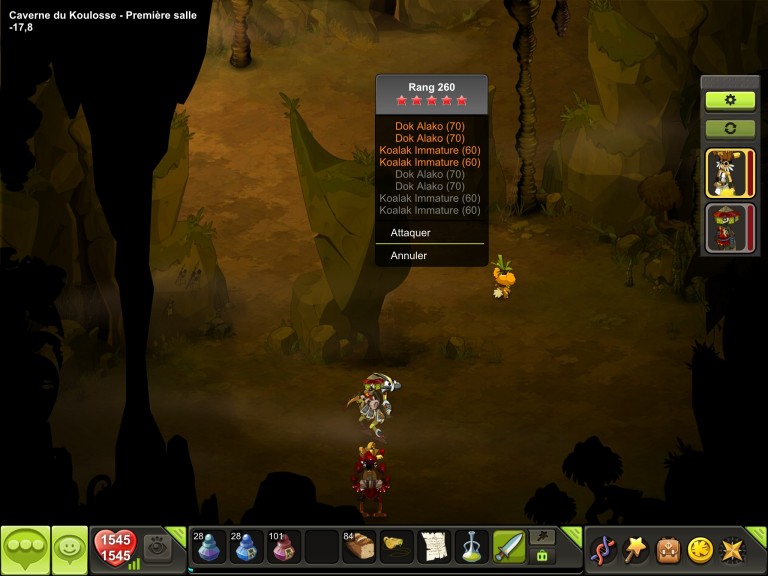
Task: Choose Attaquer in the monster group popup
Action: point(411,231)
